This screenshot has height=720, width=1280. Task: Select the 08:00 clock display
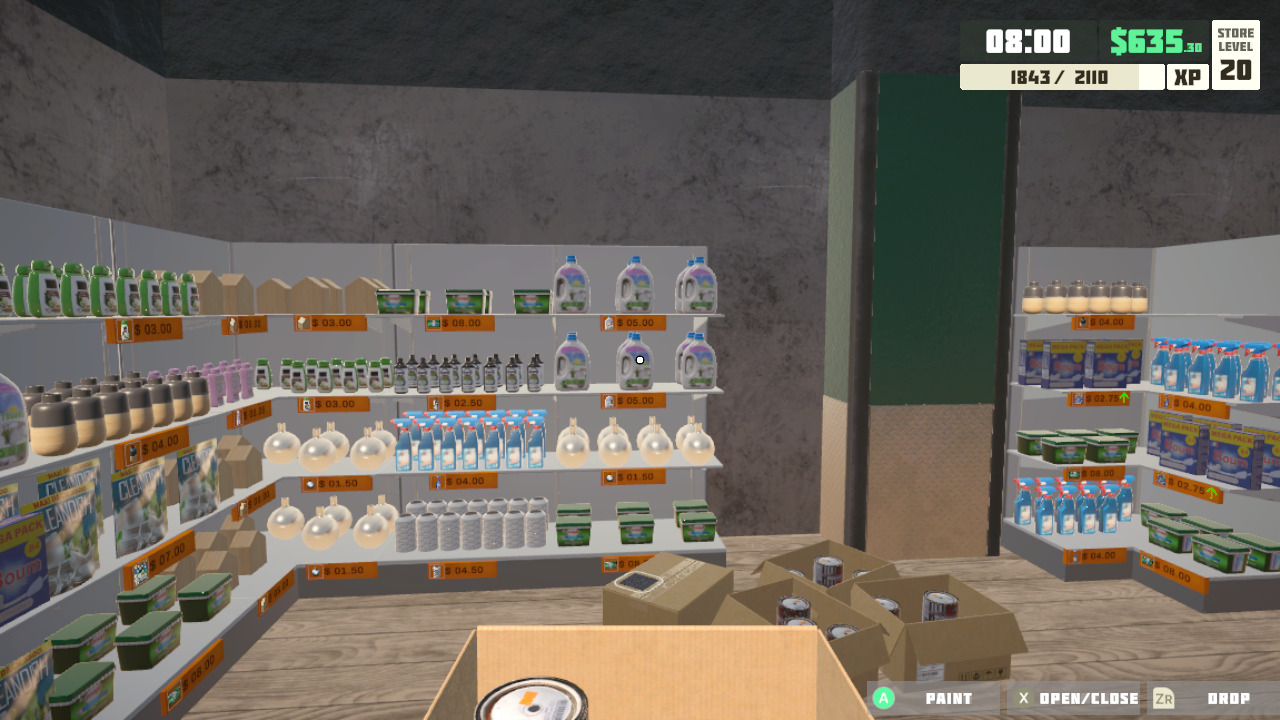(x=1030, y=42)
